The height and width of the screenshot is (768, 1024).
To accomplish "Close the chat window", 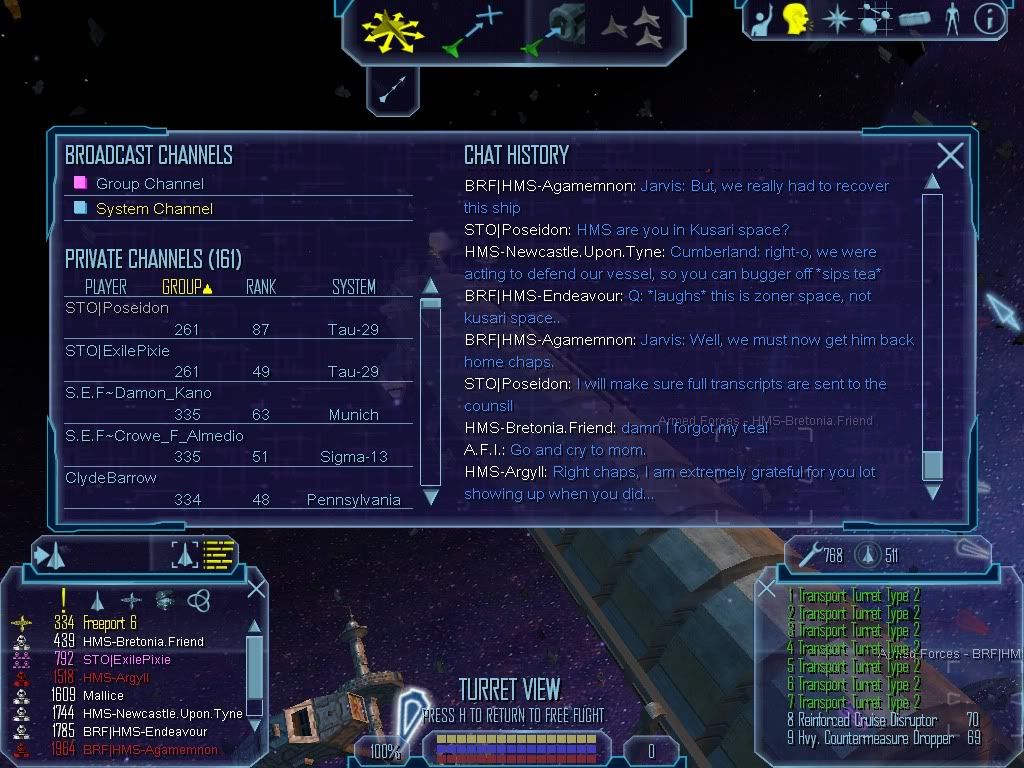I will 950,155.
